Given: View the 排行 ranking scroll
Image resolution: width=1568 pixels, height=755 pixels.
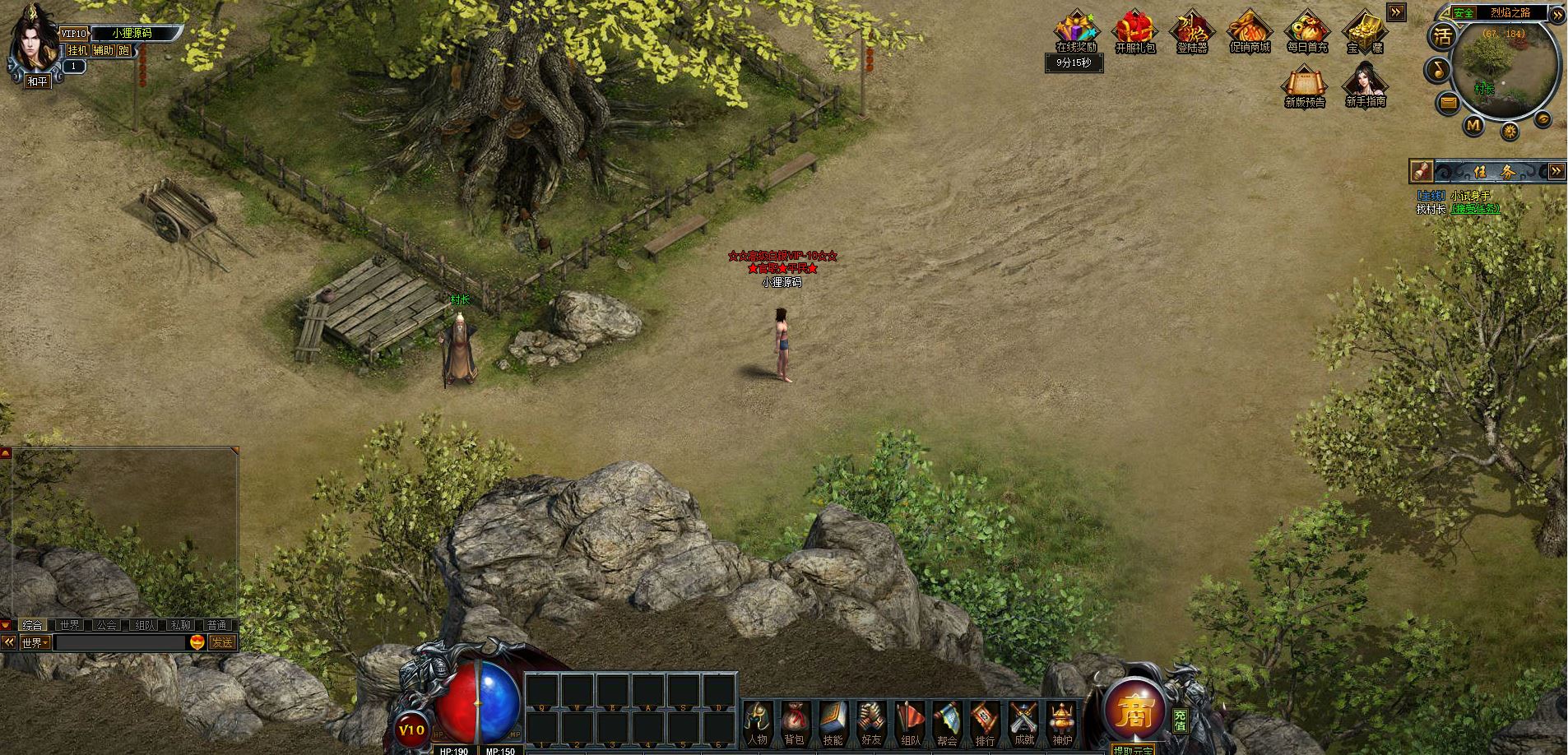Looking at the screenshot, I should coord(985,722).
